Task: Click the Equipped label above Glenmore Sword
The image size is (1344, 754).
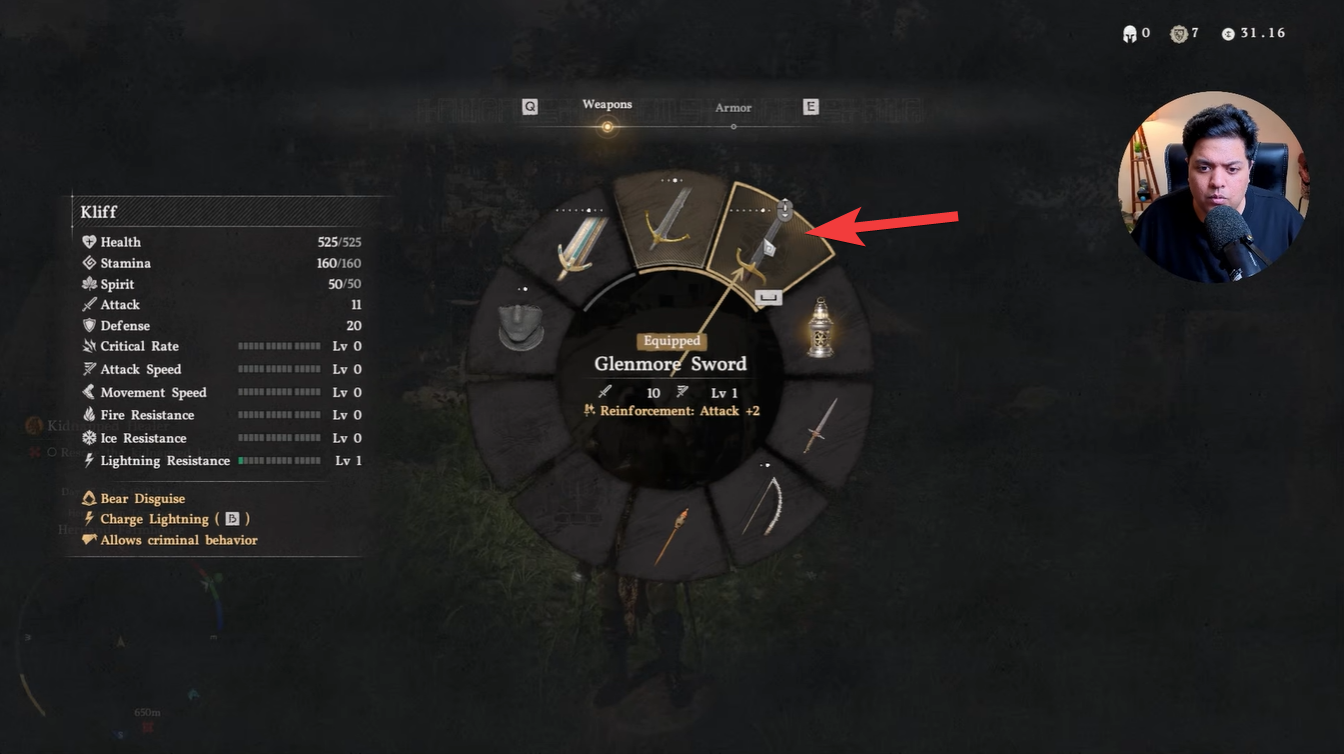Action: click(671, 341)
